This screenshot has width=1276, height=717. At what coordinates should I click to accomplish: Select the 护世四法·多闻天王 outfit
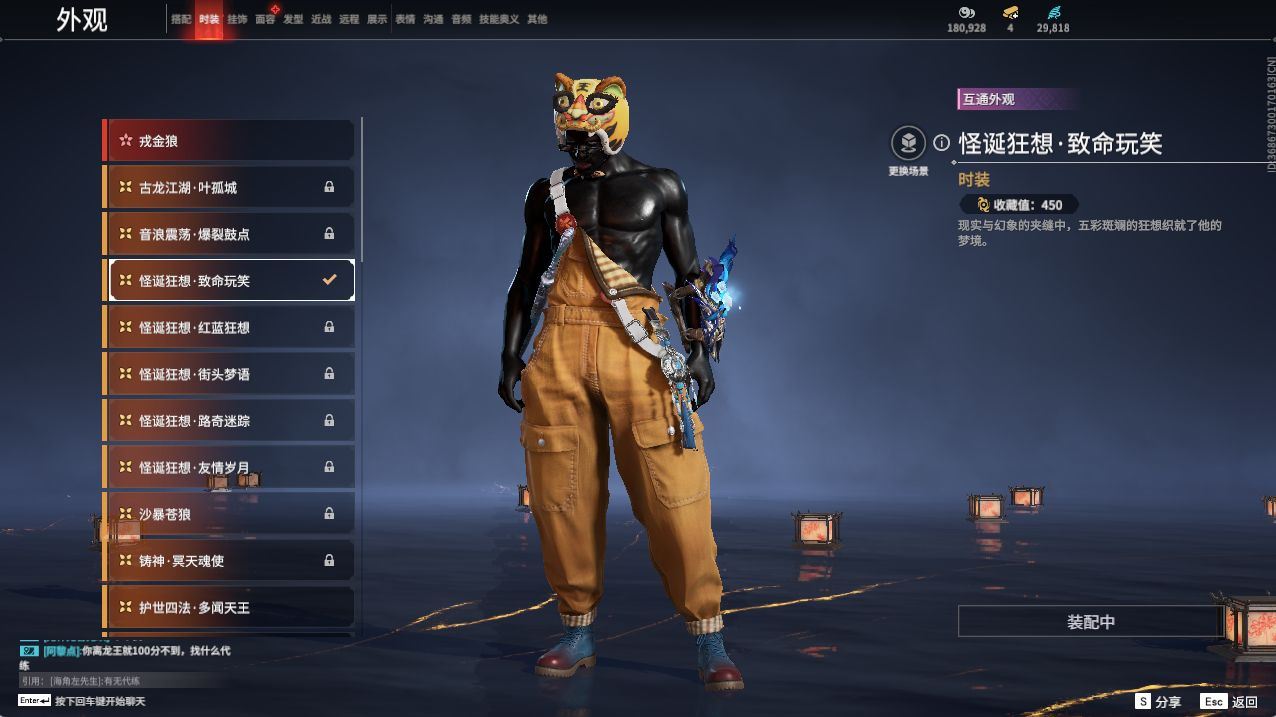(x=229, y=607)
